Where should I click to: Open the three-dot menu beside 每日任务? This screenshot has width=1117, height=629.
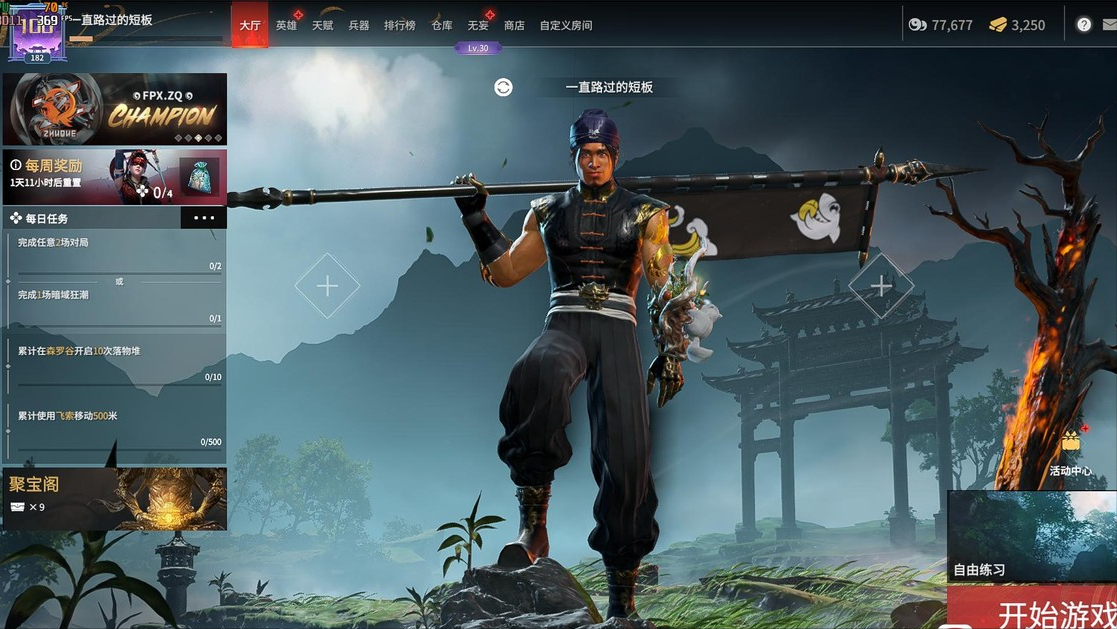(203, 218)
